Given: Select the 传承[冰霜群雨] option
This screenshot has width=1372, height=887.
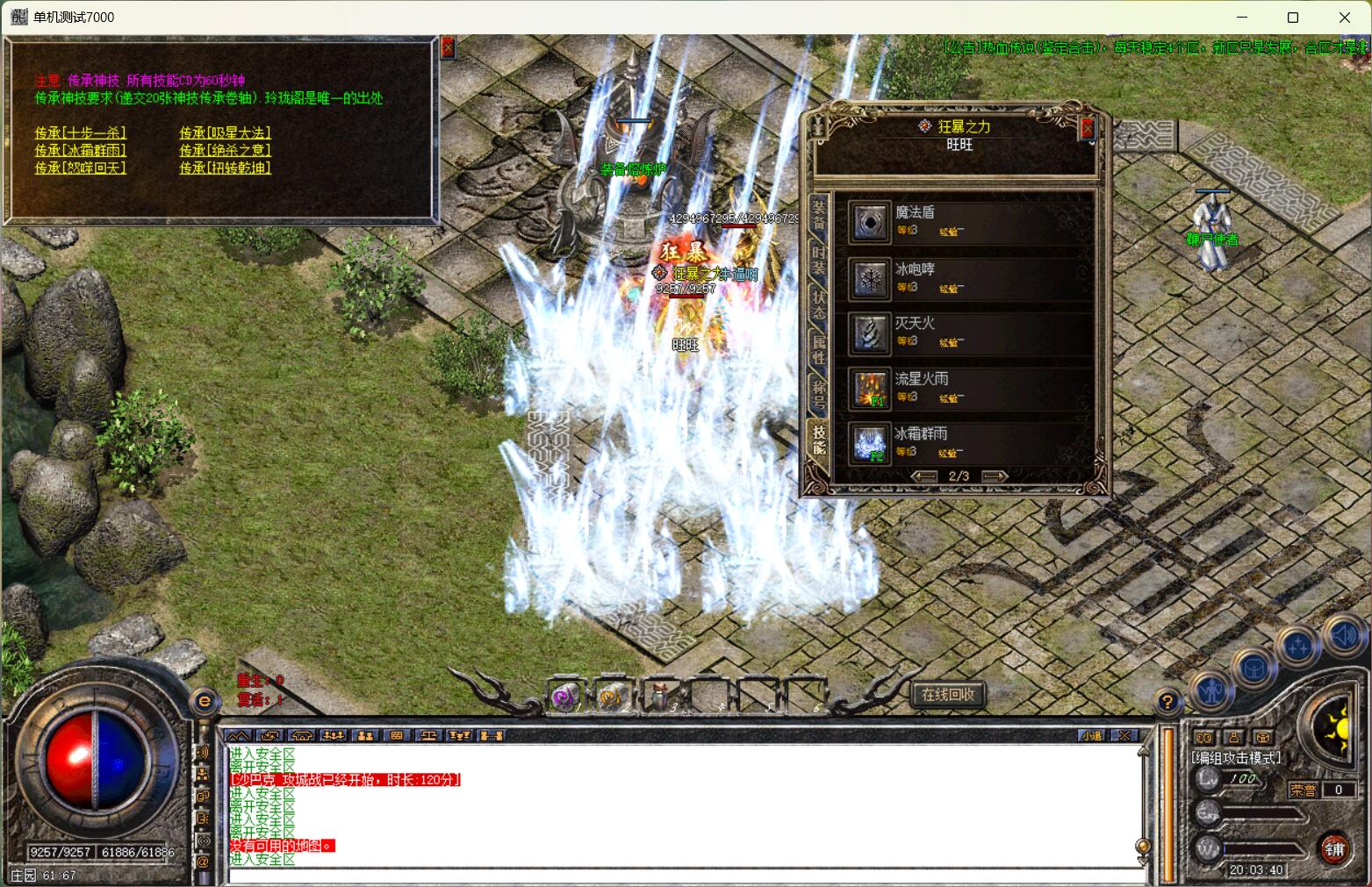Looking at the screenshot, I should tap(80, 150).
